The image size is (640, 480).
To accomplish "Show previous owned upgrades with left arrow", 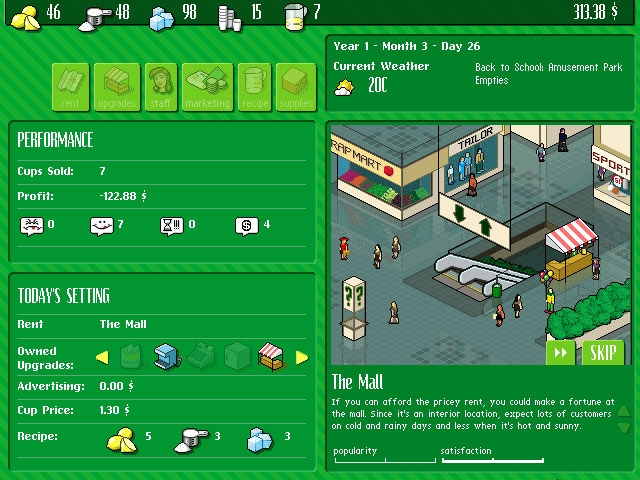I will [x=102, y=357].
